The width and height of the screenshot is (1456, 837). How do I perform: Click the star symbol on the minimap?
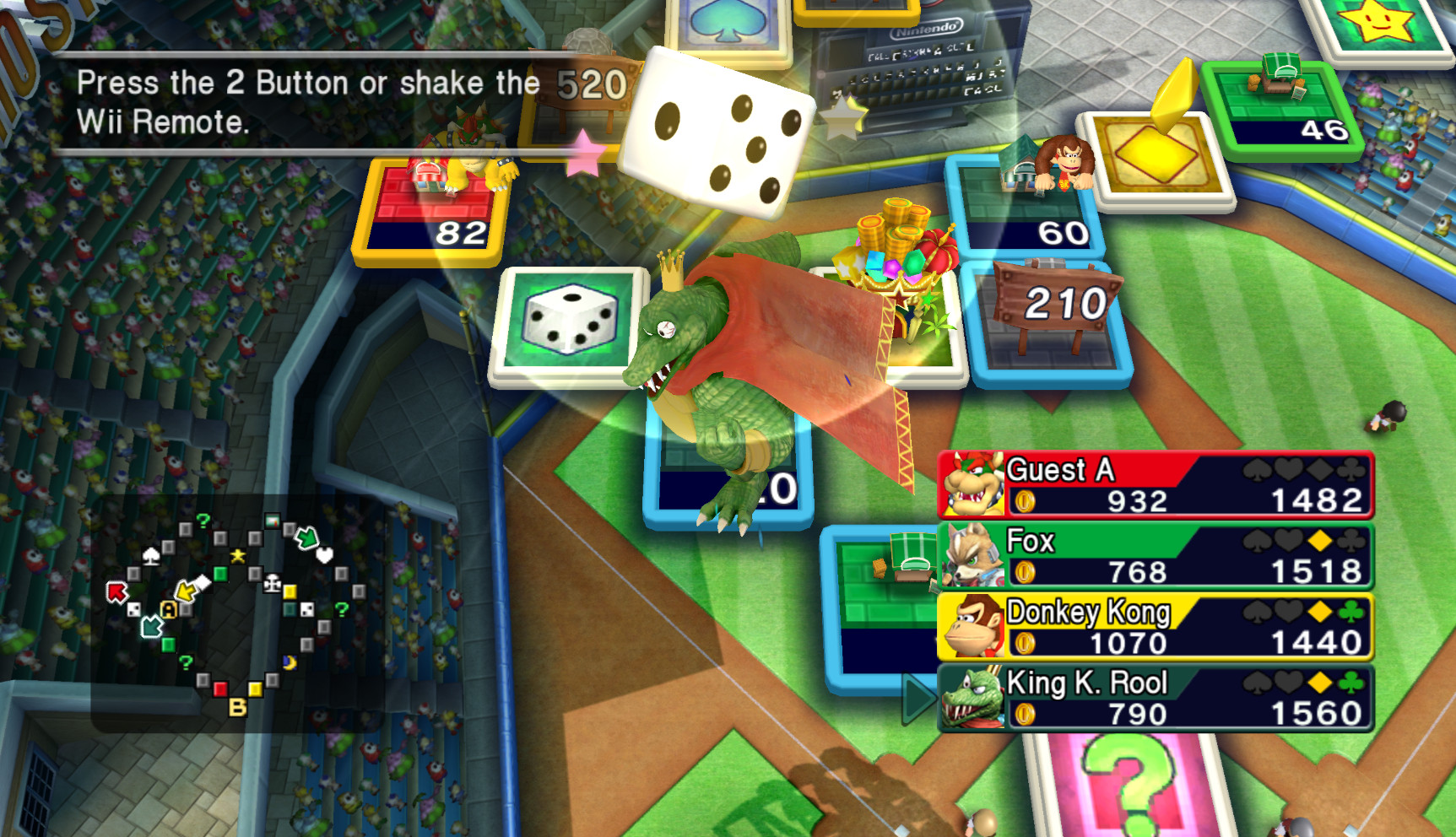point(237,556)
